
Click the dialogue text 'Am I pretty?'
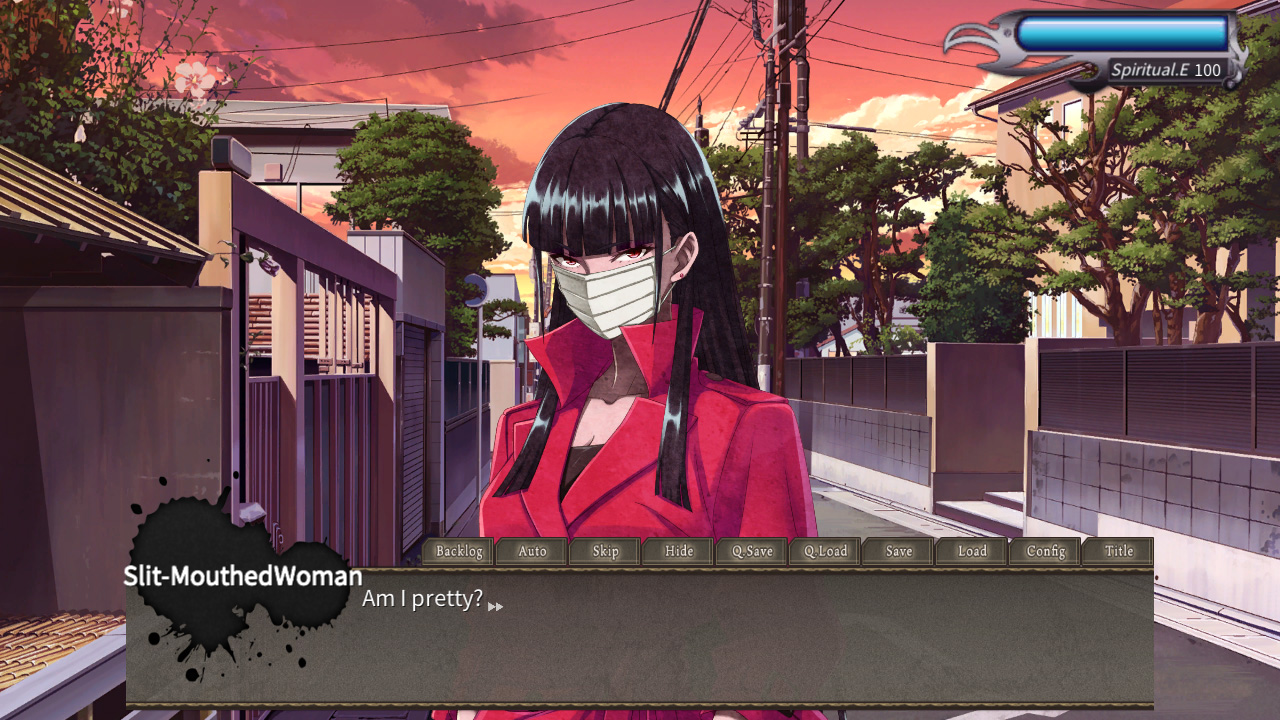coord(423,597)
